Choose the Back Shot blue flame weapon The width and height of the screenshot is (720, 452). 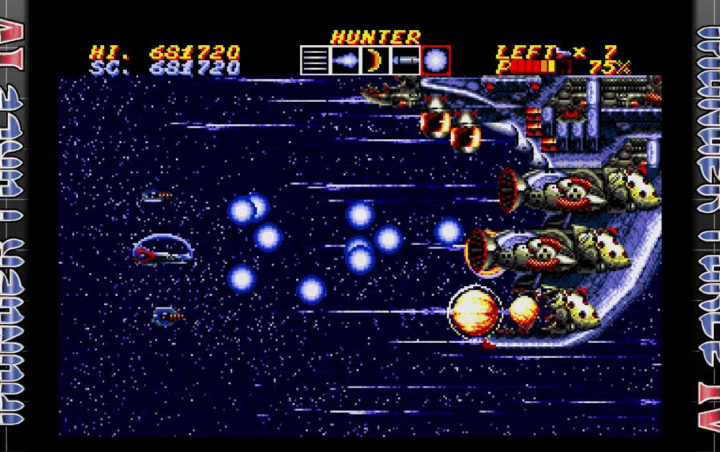[x=345, y=61]
